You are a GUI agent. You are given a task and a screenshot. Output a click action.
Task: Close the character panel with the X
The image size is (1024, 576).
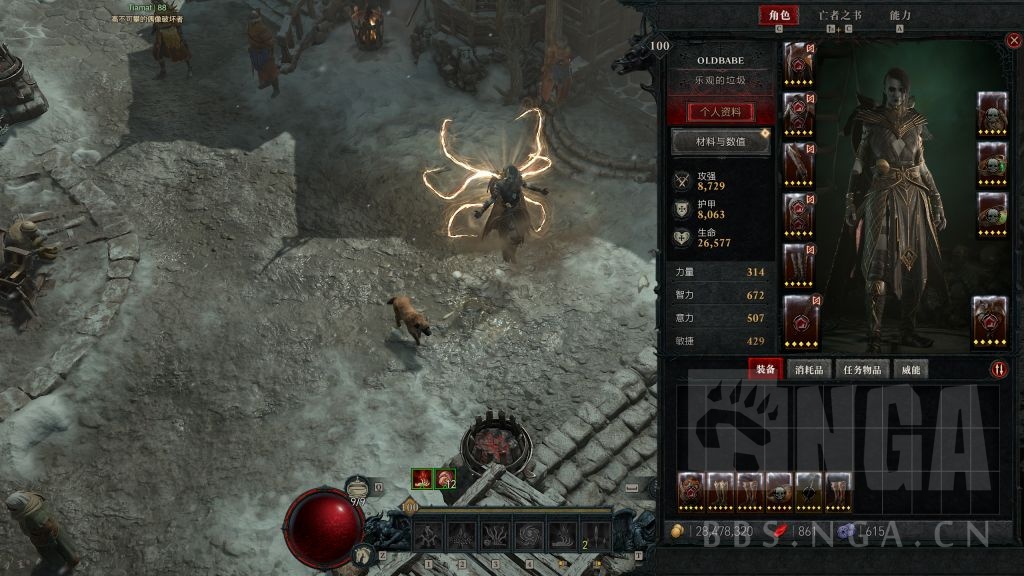point(1013,41)
